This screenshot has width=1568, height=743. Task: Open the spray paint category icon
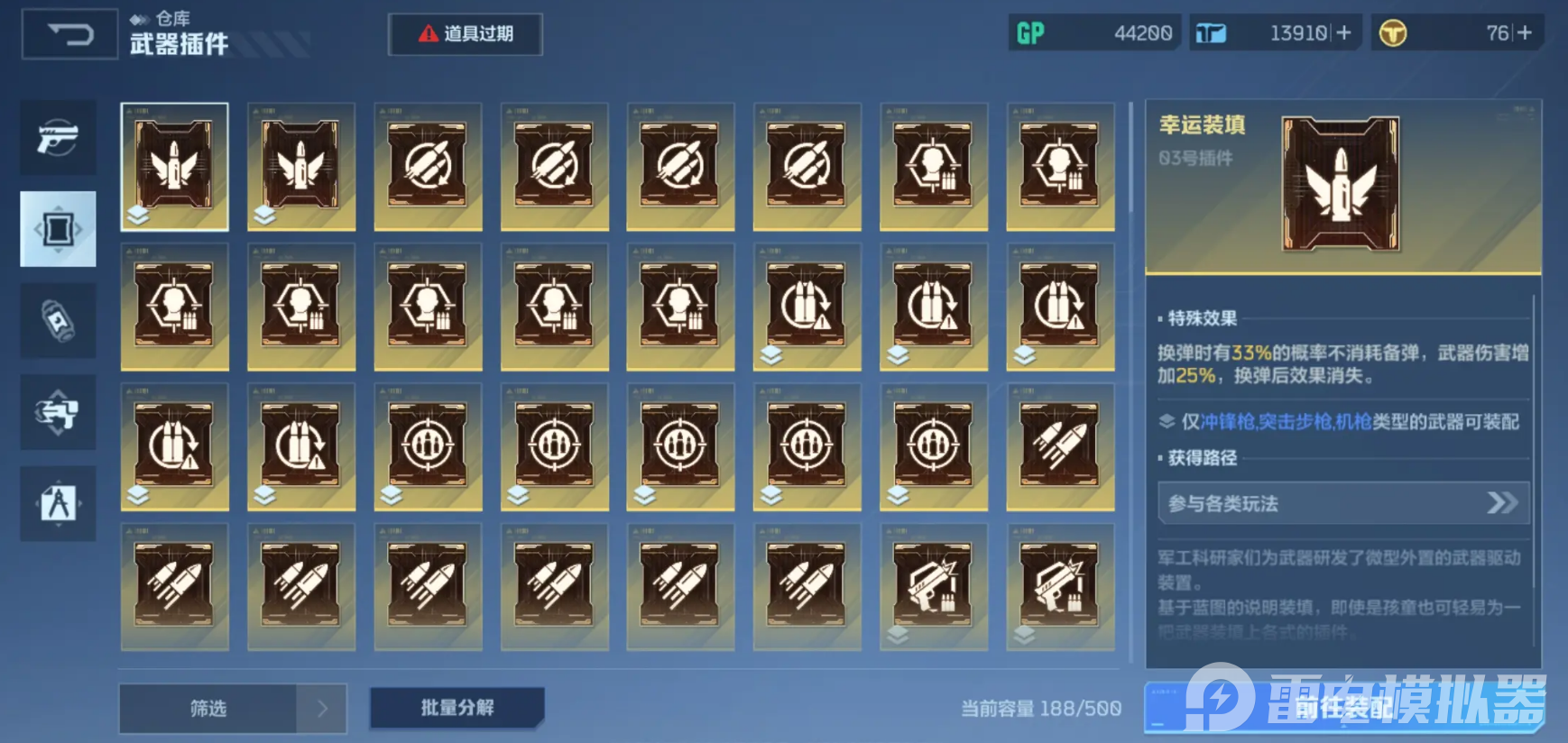tap(58, 320)
